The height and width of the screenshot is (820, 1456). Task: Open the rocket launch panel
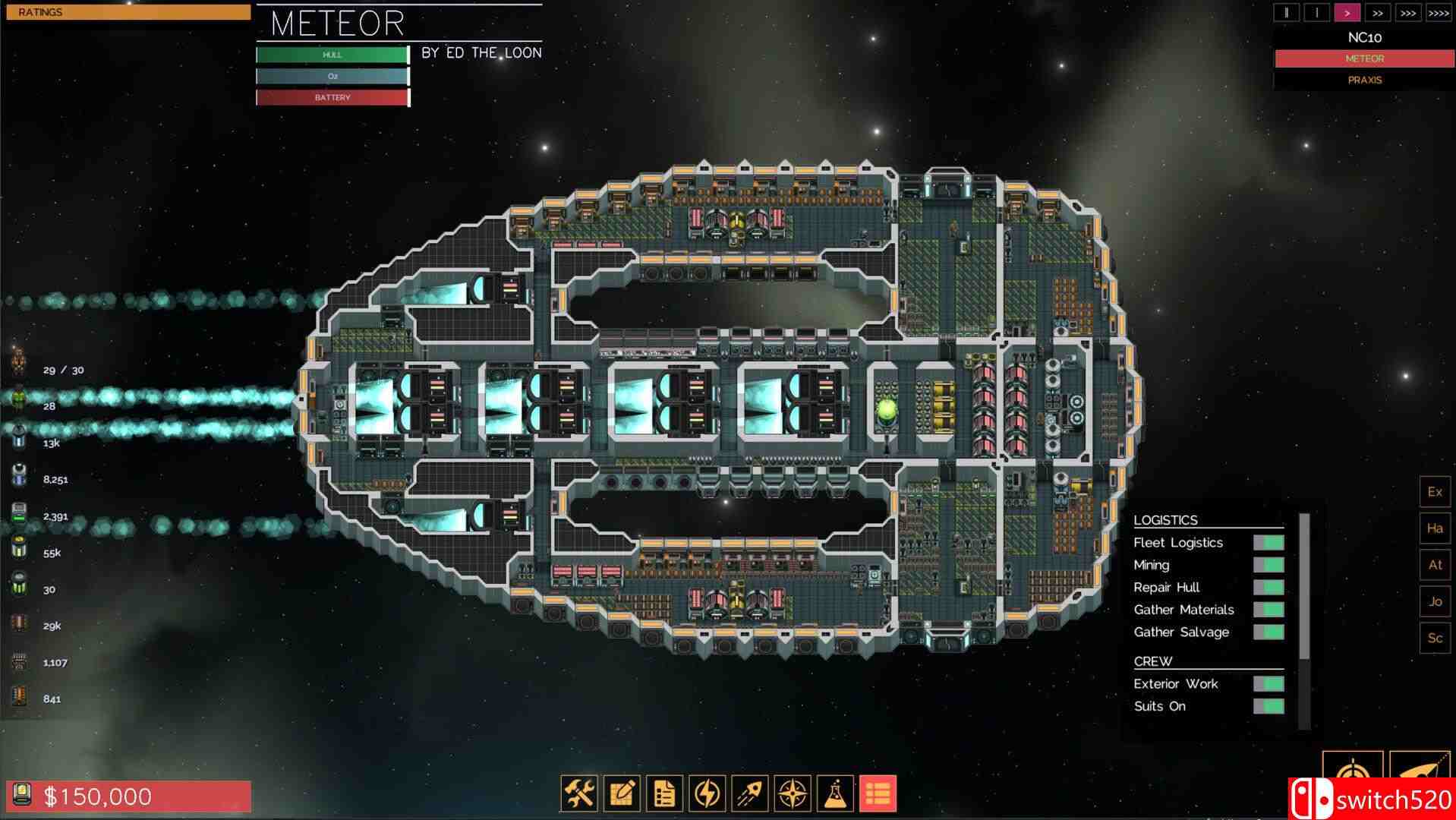pyautogui.click(x=749, y=793)
